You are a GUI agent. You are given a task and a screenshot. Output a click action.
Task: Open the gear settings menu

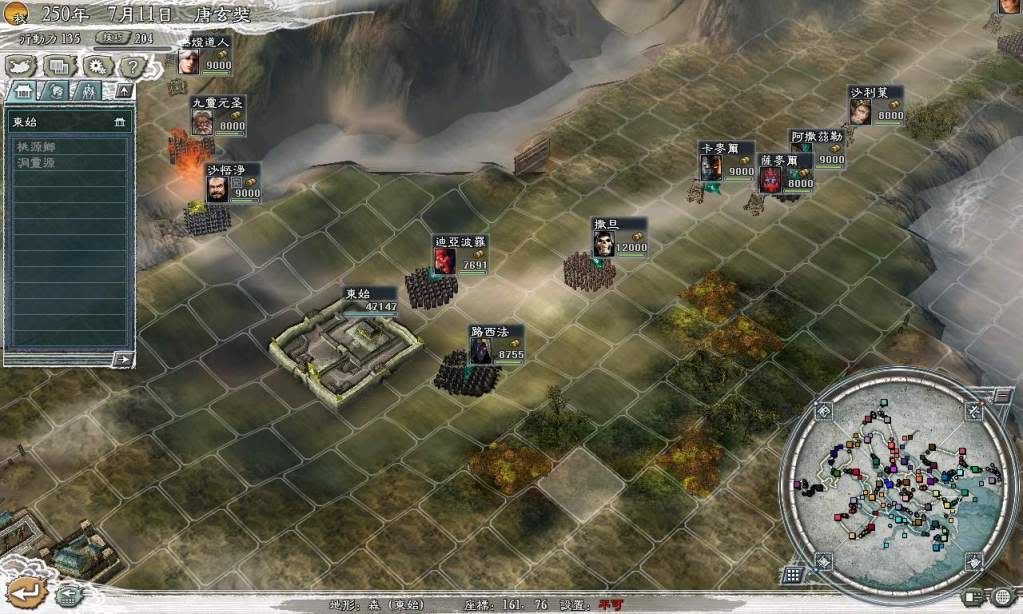96,67
